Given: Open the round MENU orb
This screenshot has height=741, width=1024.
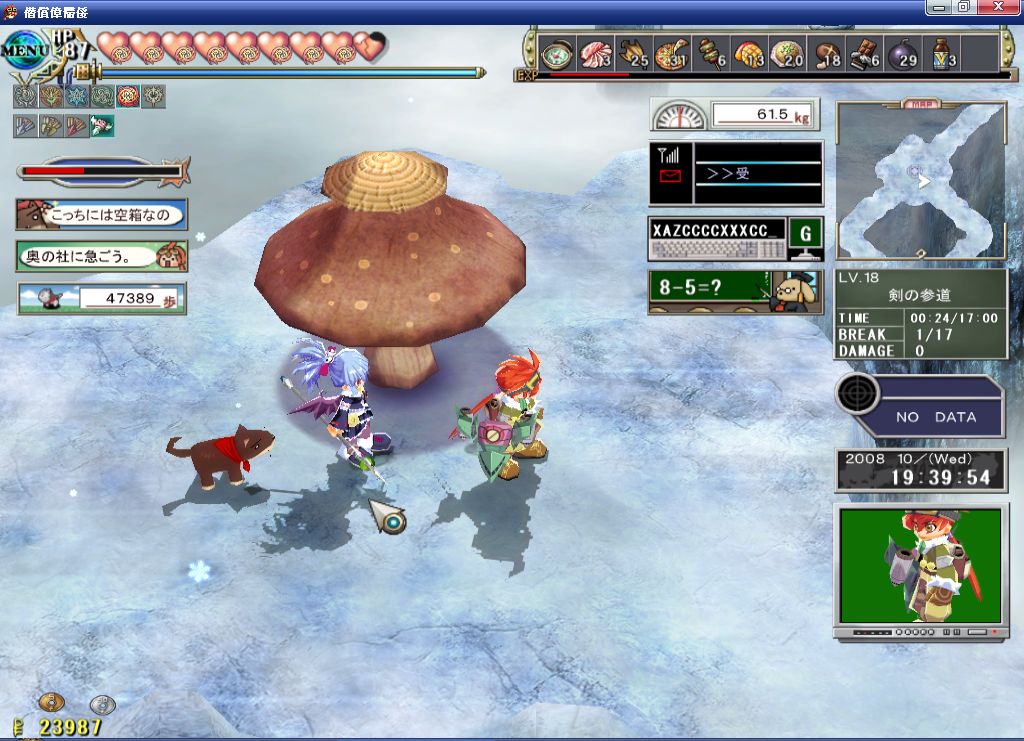Looking at the screenshot, I should click(22, 49).
